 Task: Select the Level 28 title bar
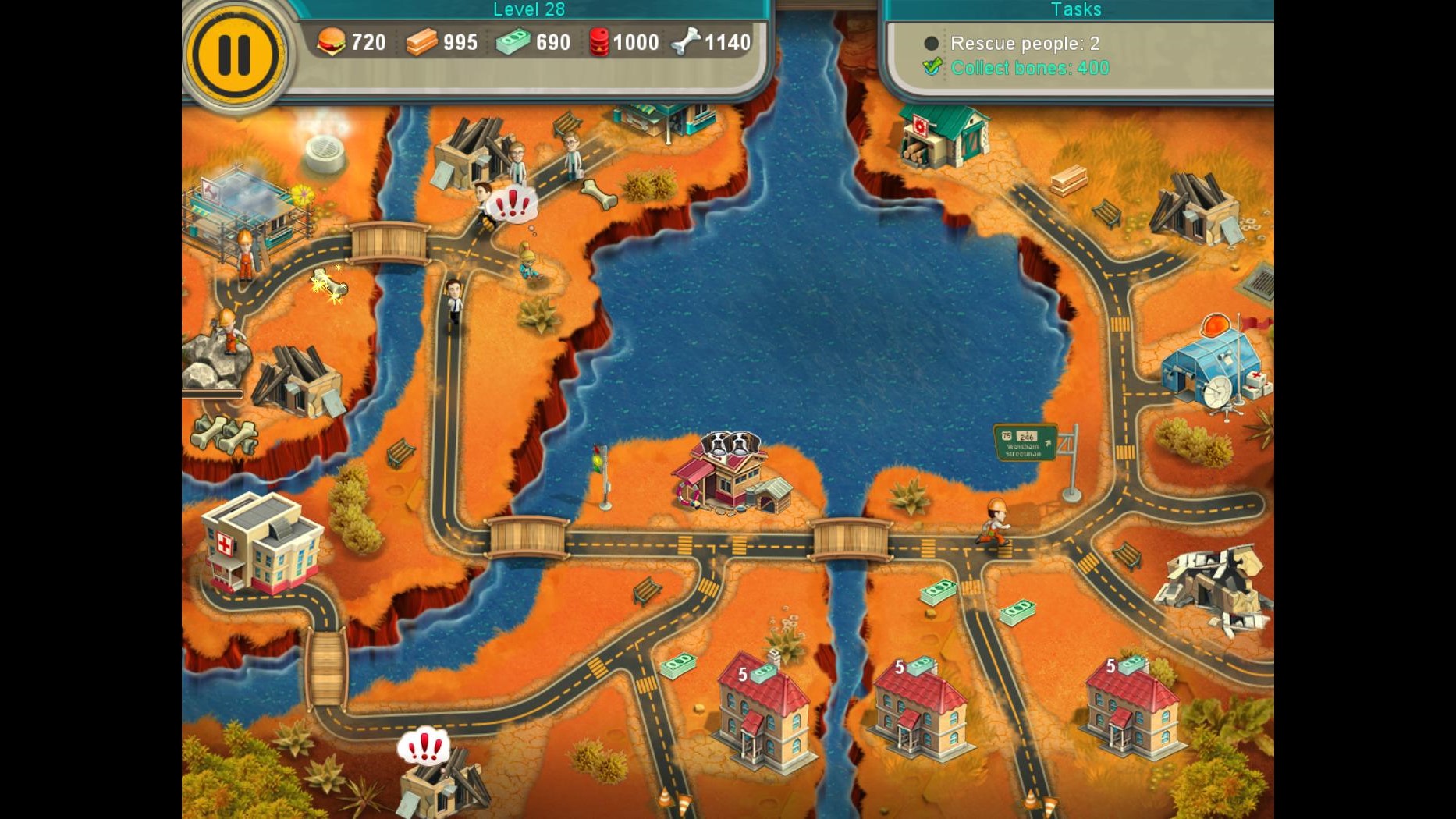click(529, 9)
